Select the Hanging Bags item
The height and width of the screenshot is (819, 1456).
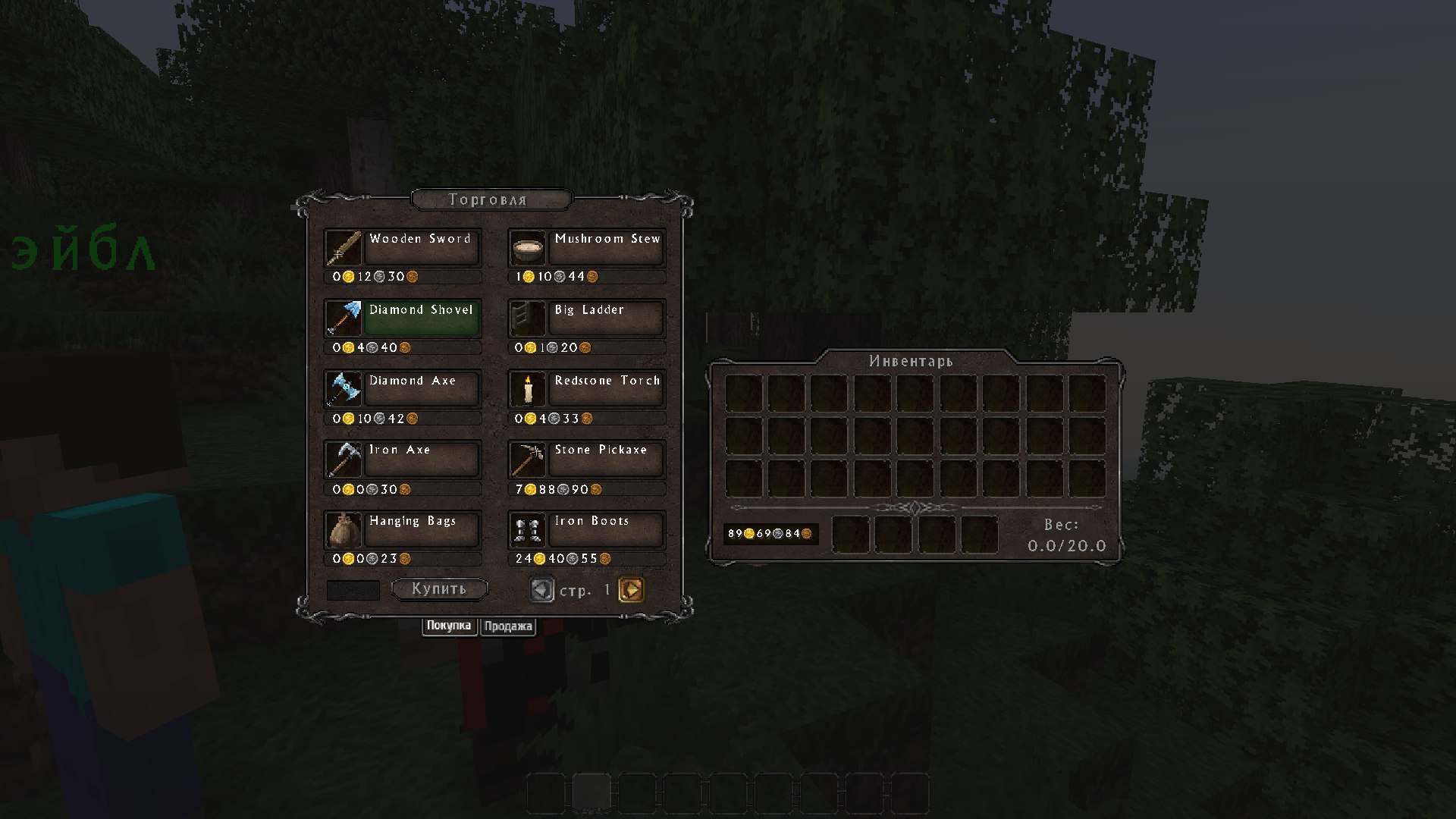(x=421, y=530)
